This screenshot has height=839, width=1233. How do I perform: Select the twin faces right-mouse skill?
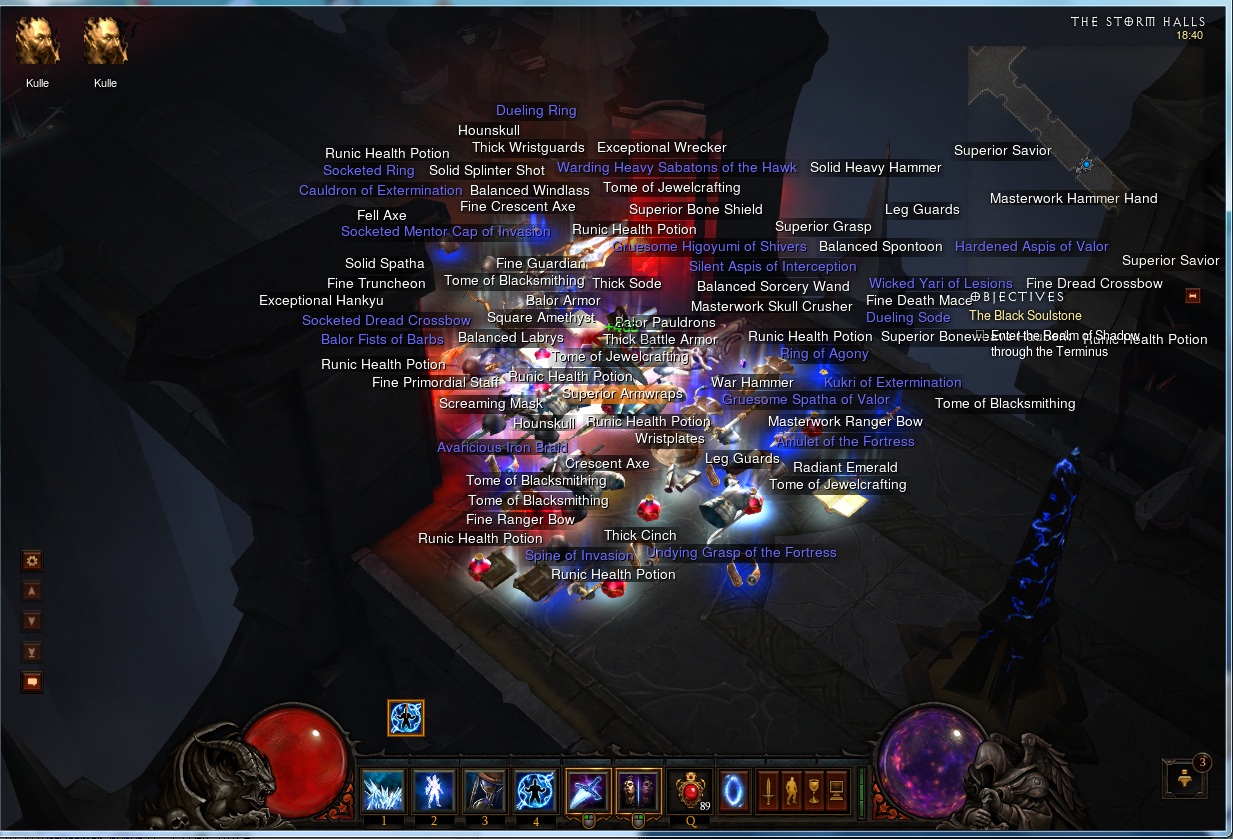638,791
